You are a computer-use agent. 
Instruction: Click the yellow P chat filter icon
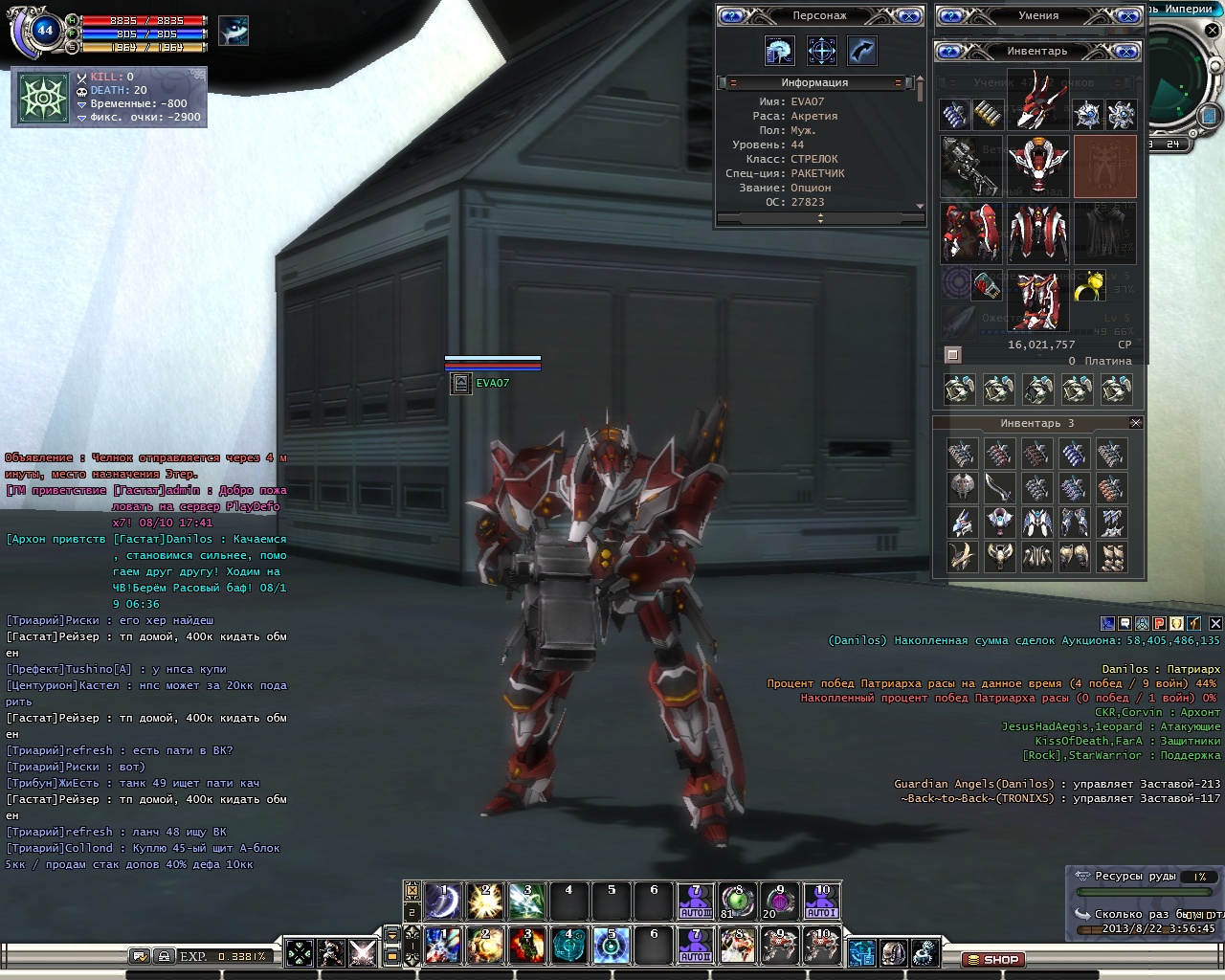1159,623
